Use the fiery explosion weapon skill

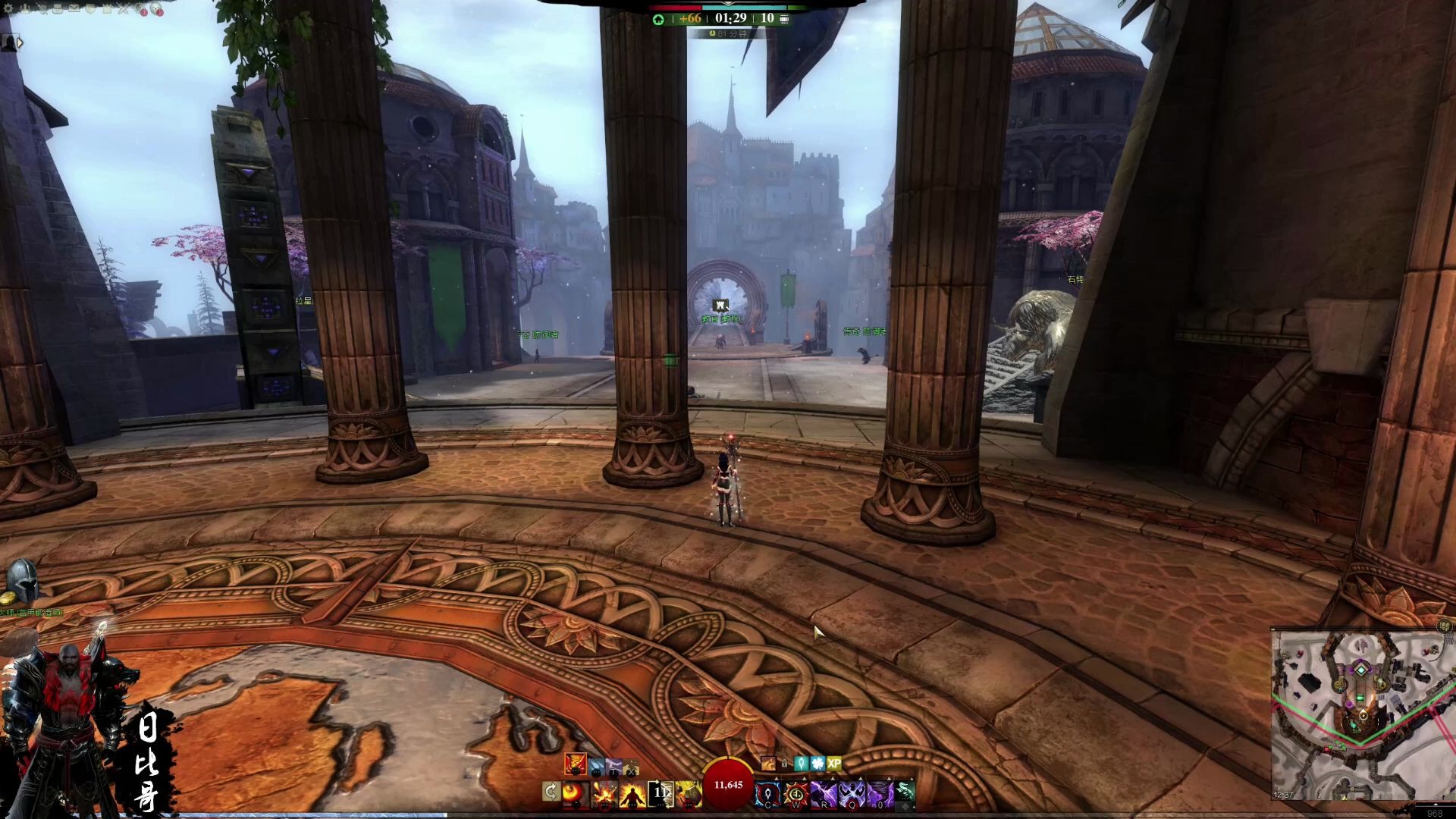[x=604, y=793]
